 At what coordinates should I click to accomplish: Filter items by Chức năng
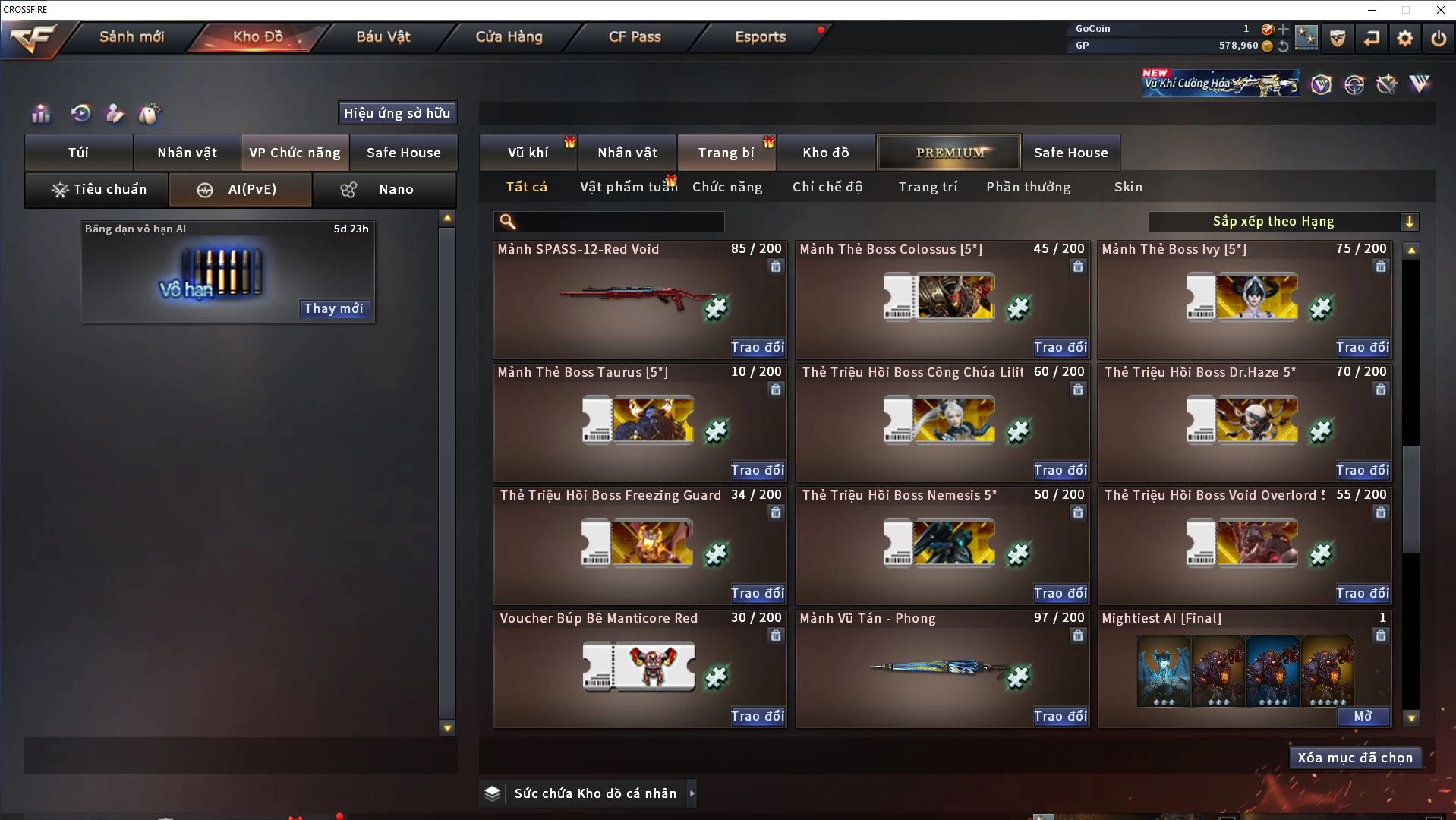727,187
